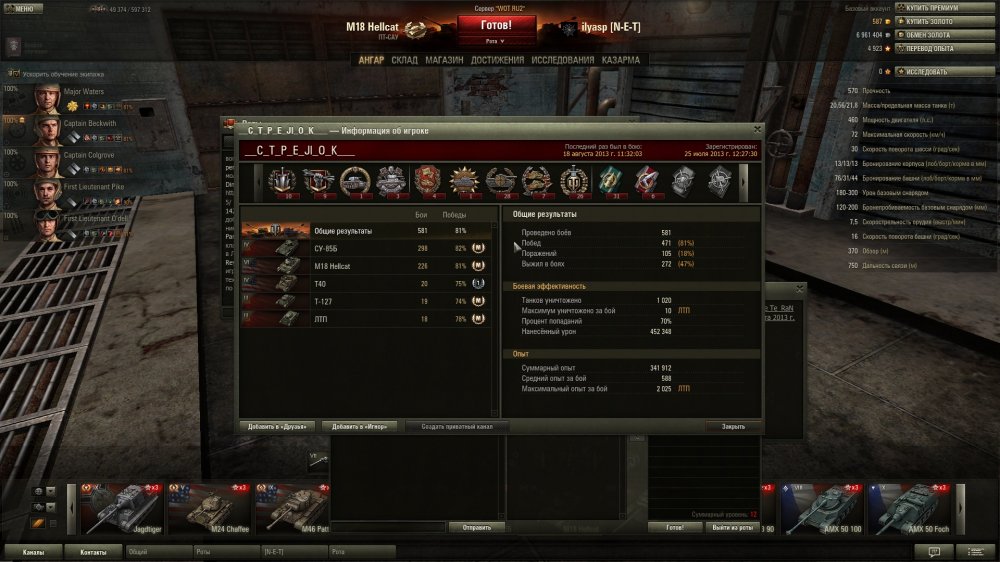
Task: Open the МЕНЮ button
Action: pos(24,8)
